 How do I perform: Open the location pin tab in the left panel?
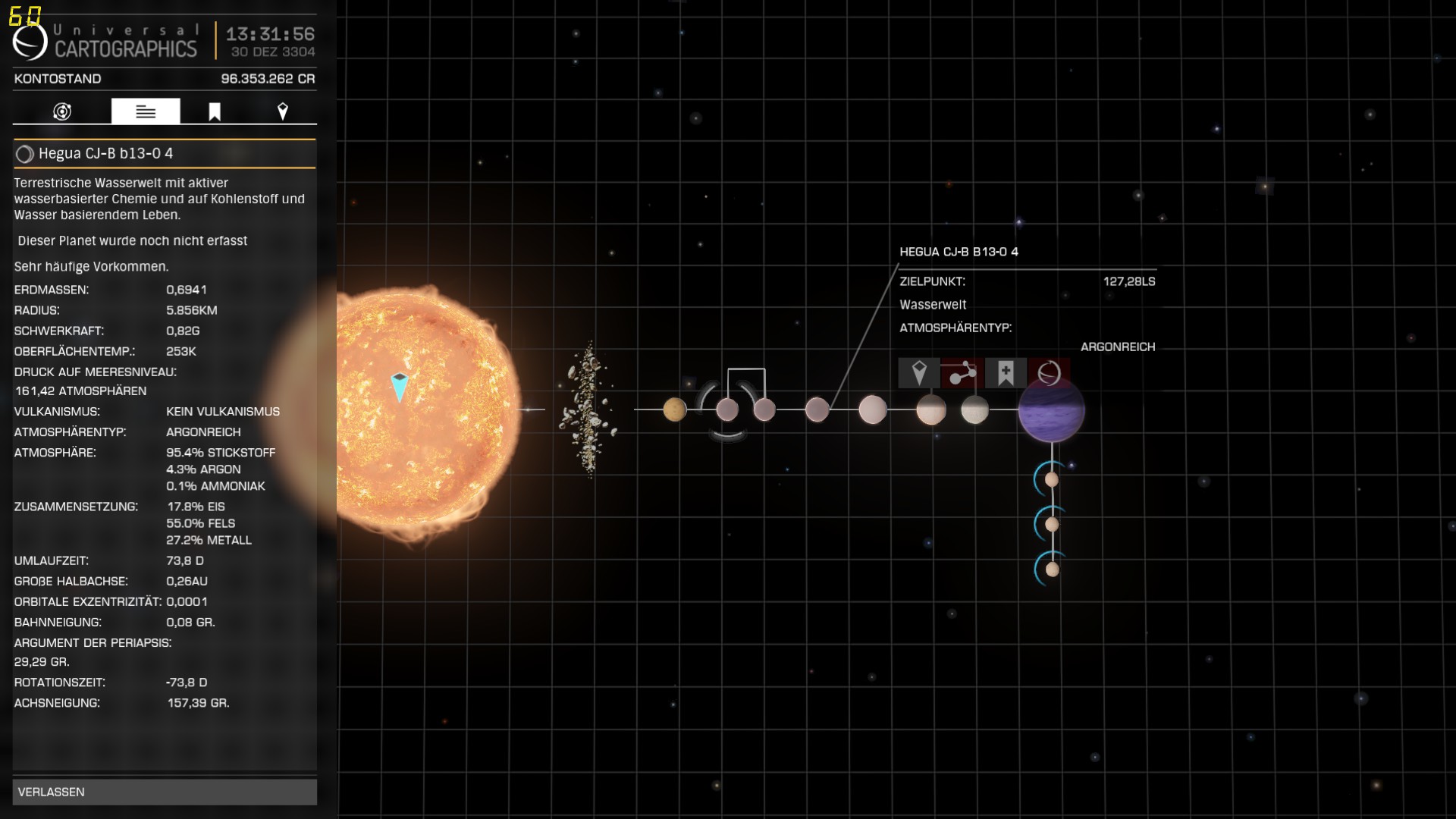pyautogui.click(x=283, y=111)
